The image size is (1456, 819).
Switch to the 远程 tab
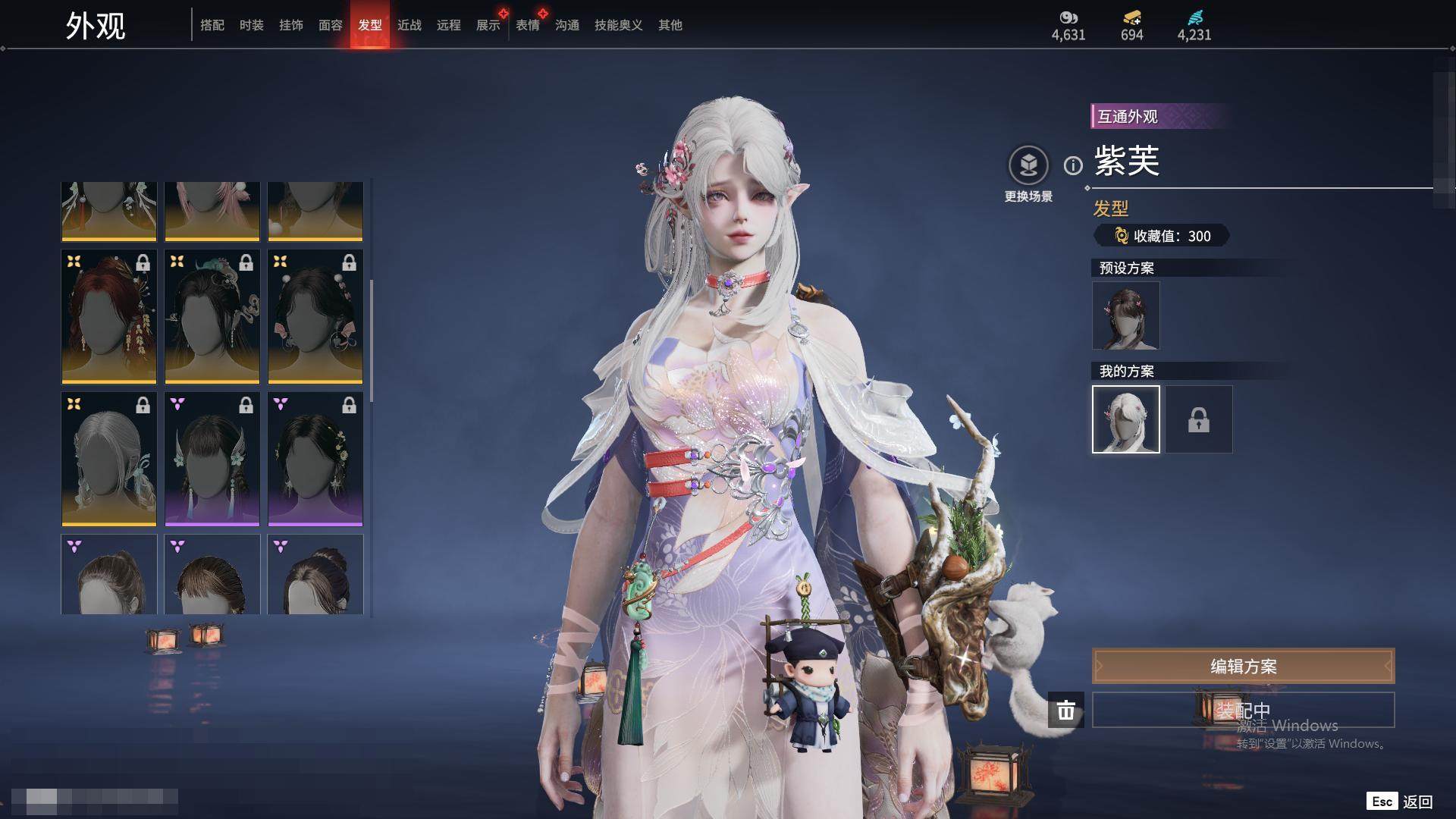click(x=449, y=25)
